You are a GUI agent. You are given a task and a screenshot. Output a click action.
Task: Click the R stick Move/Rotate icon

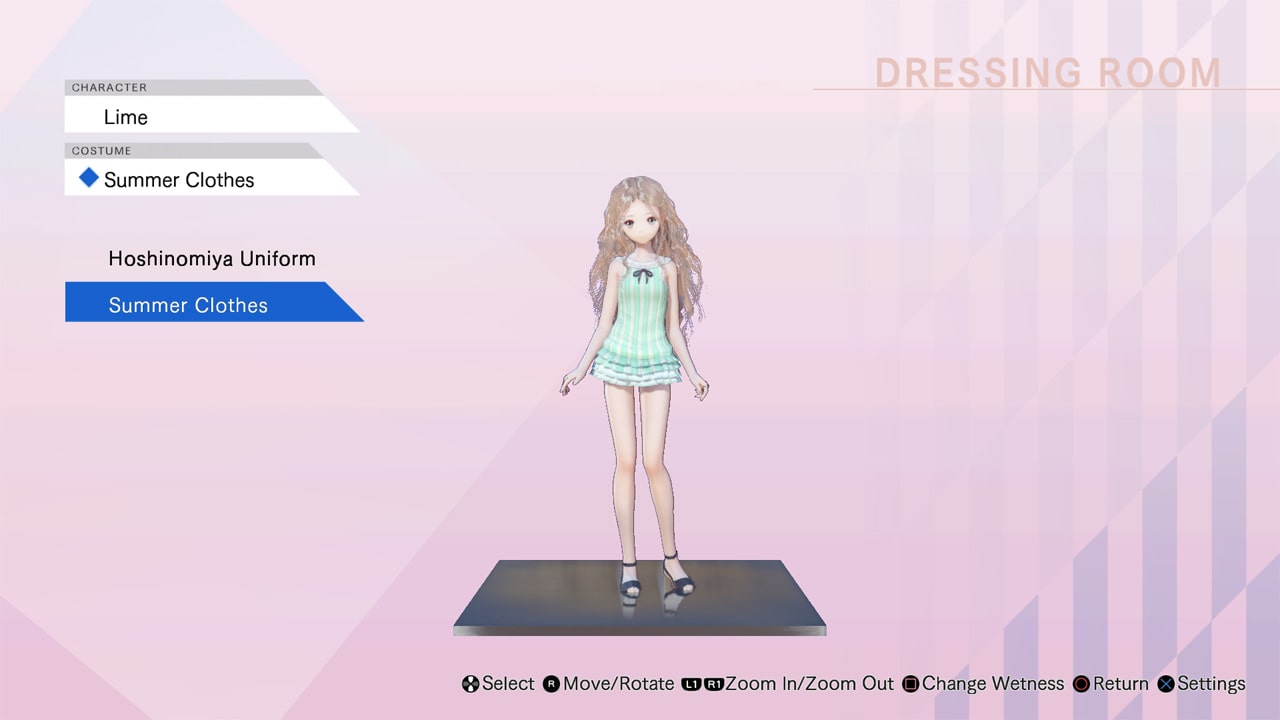click(553, 684)
